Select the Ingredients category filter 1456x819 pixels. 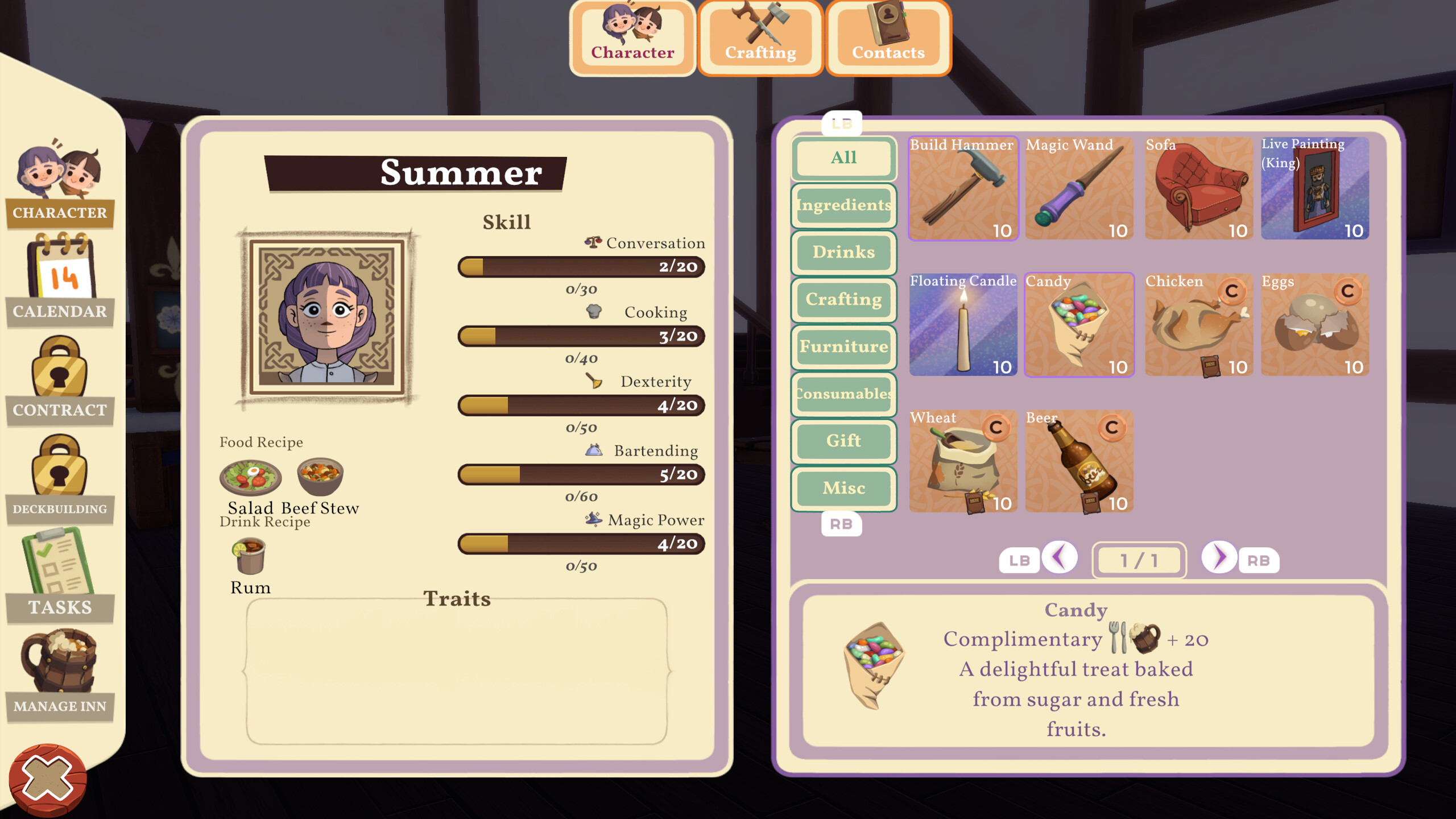pyautogui.click(x=843, y=206)
